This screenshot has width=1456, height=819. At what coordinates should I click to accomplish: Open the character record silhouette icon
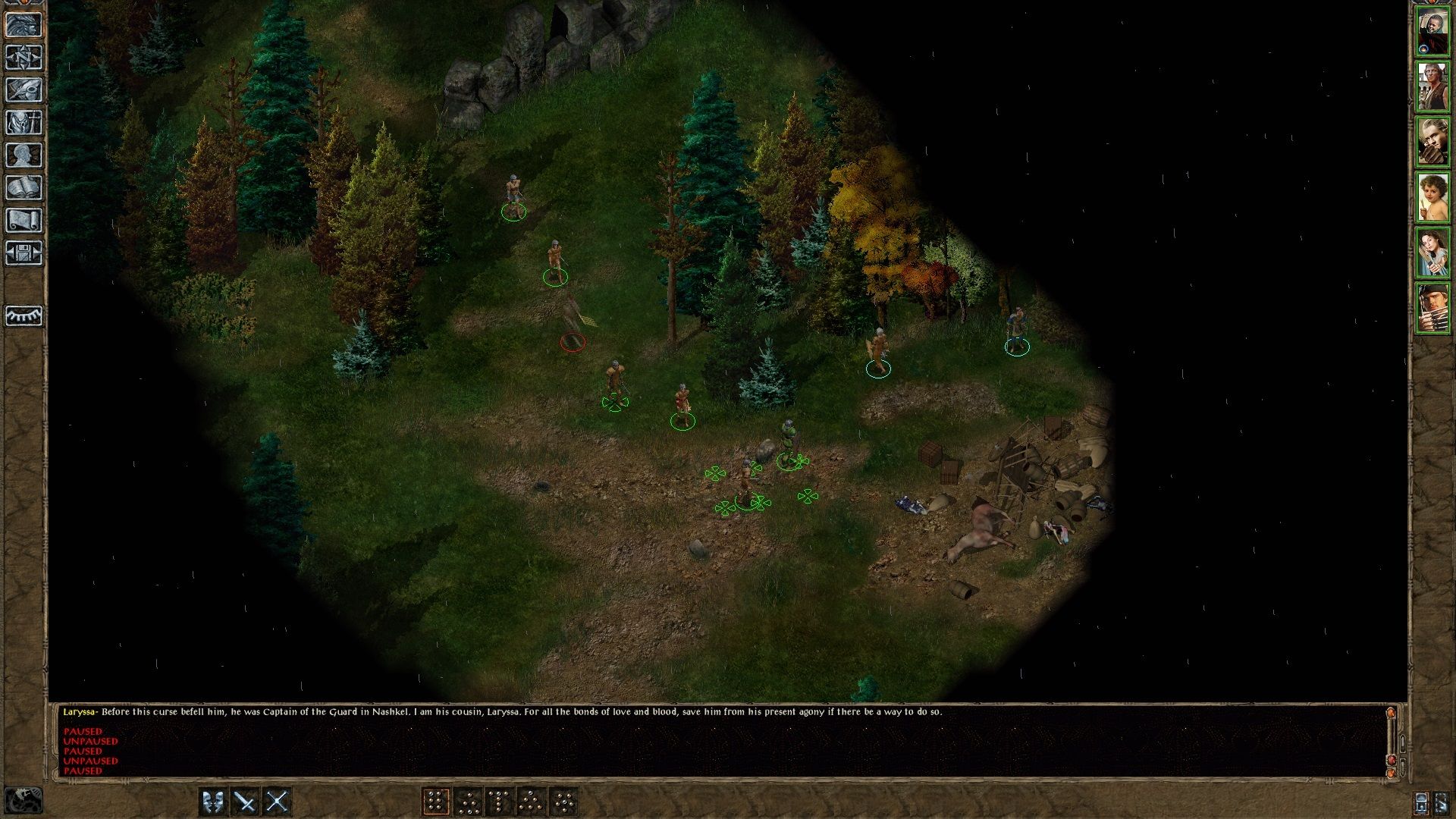(x=24, y=155)
